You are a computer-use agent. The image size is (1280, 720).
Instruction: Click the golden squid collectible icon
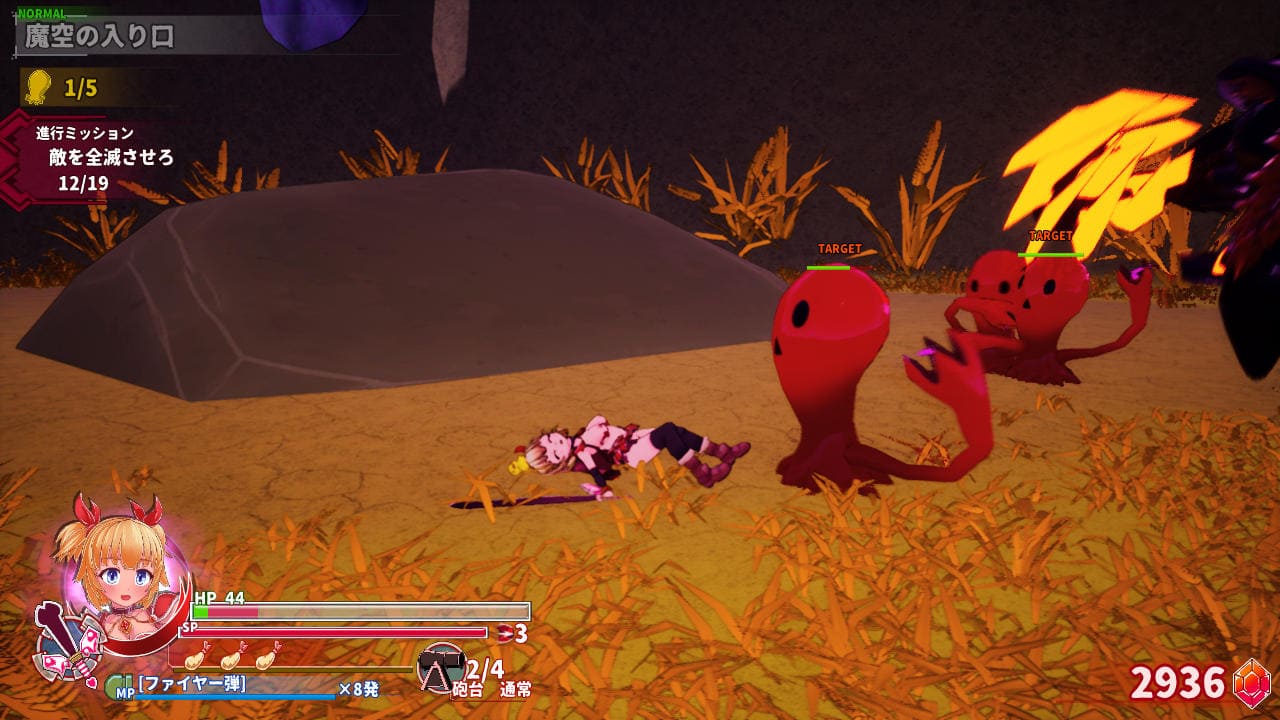click(38, 87)
